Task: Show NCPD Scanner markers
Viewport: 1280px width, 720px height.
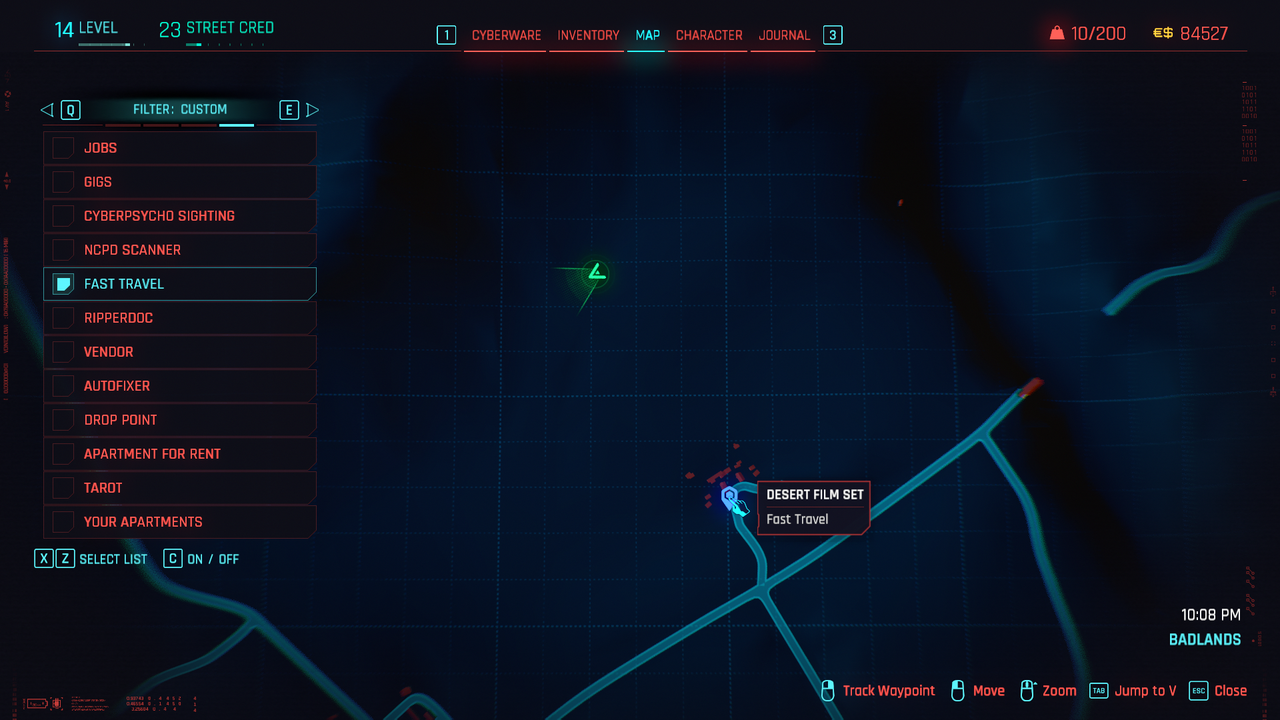Action: (x=64, y=250)
